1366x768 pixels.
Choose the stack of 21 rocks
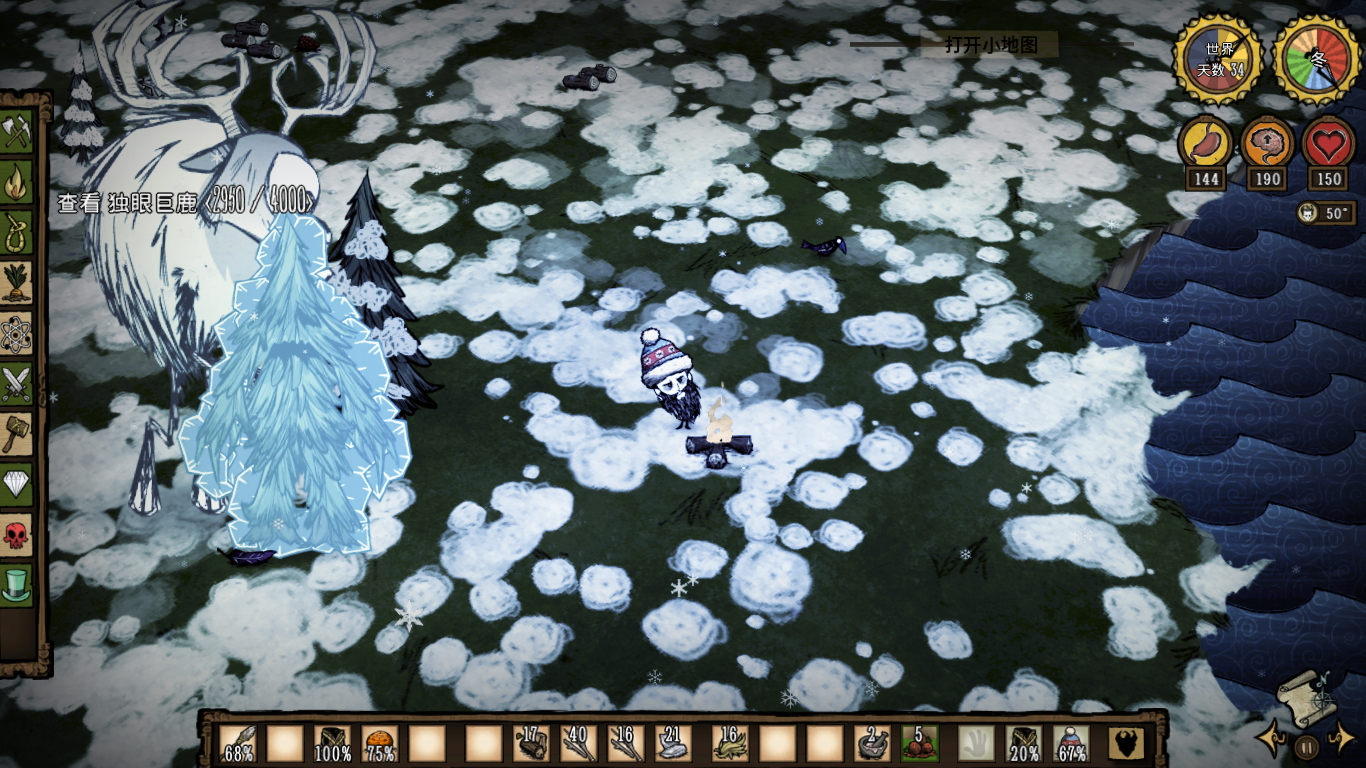tap(673, 744)
